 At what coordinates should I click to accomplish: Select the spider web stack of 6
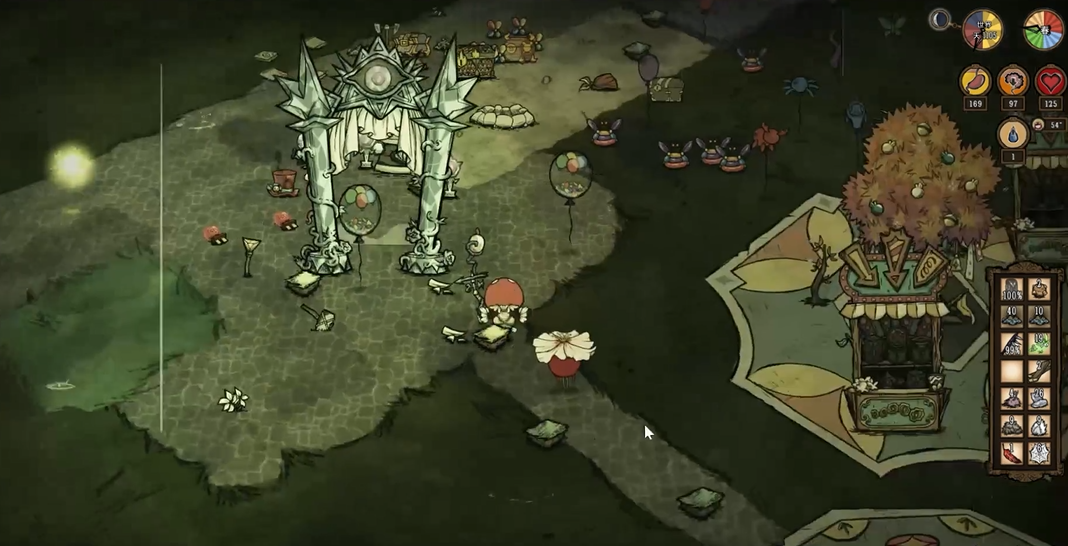point(1039,452)
